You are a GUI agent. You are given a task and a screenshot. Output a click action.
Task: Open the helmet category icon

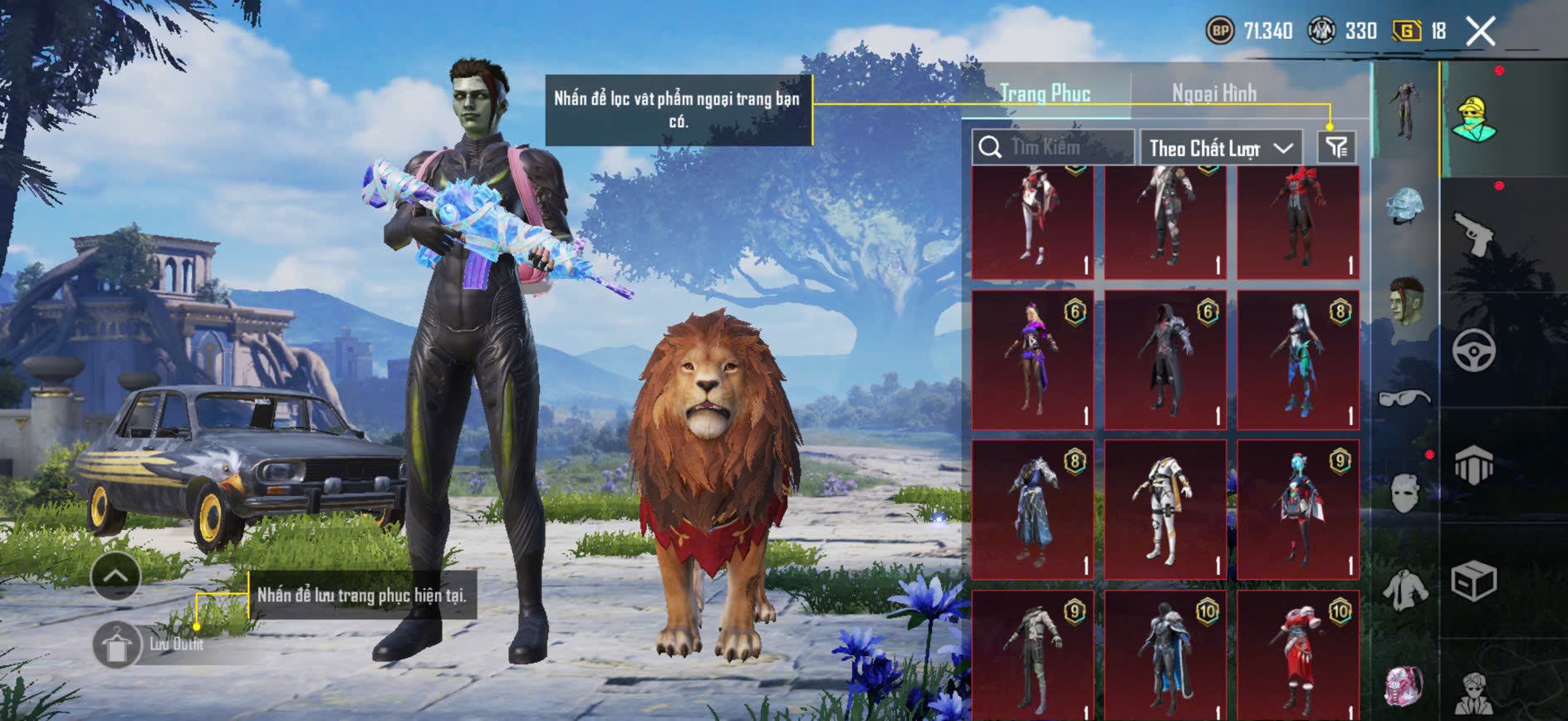(x=1404, y=205)
